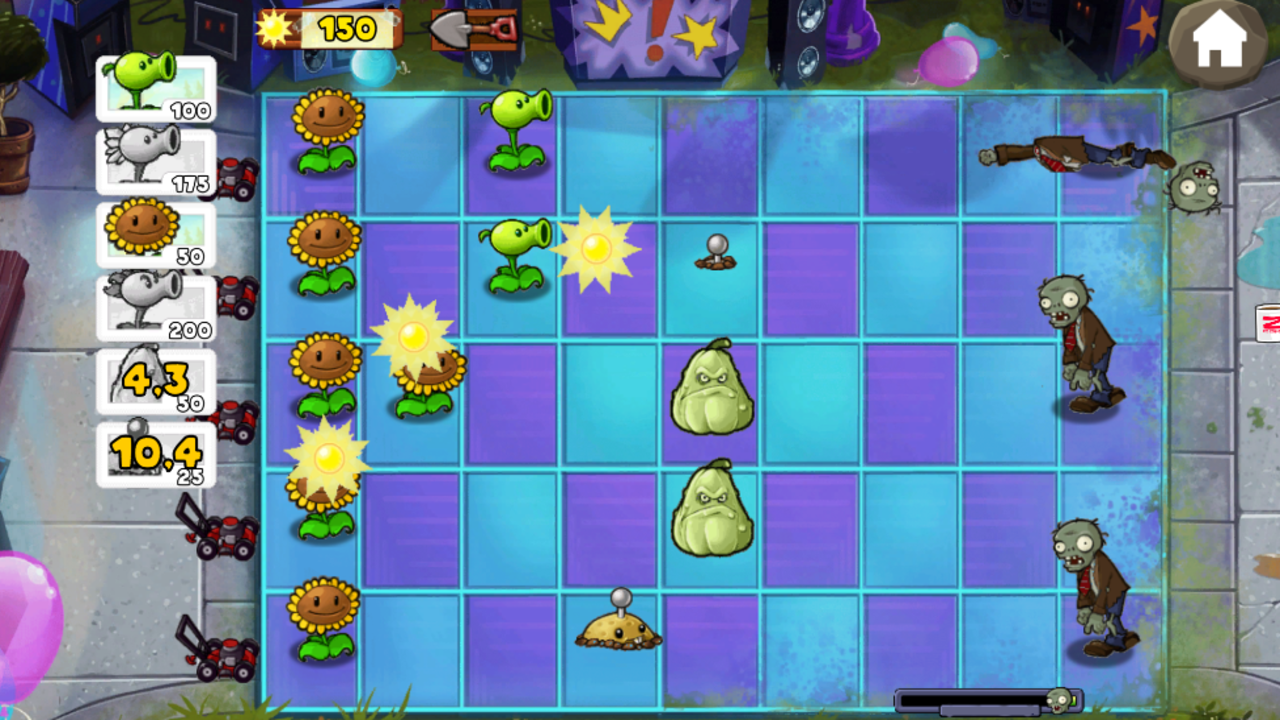Collect the sun on the fourth-row Sunflower

330,460
